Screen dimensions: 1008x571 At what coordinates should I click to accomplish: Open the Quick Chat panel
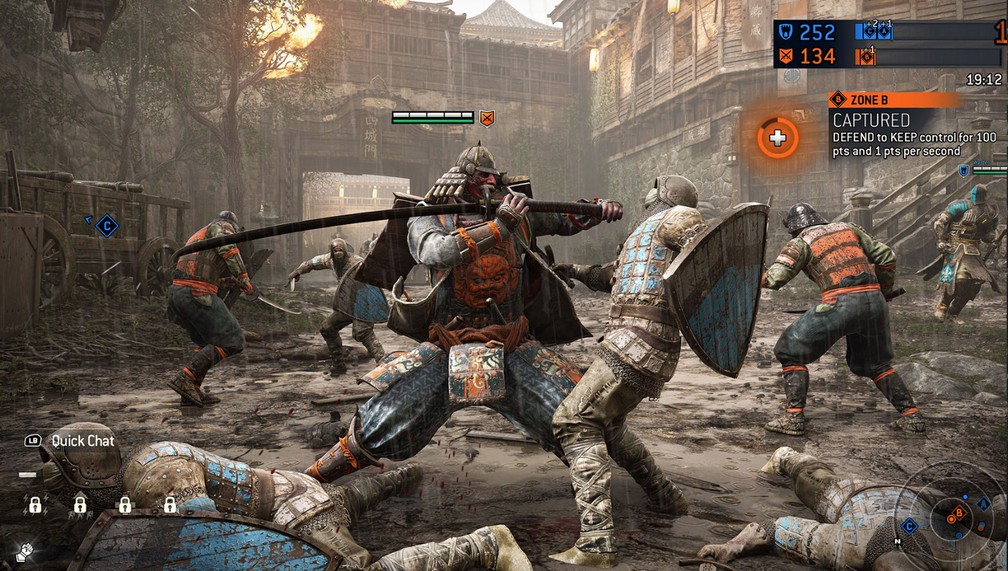(72, 440)
